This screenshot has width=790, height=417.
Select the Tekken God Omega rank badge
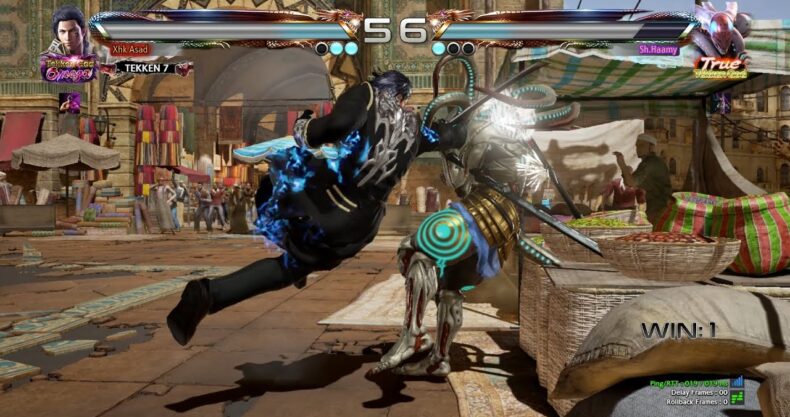pyautogui.click(x=68, y=68)
